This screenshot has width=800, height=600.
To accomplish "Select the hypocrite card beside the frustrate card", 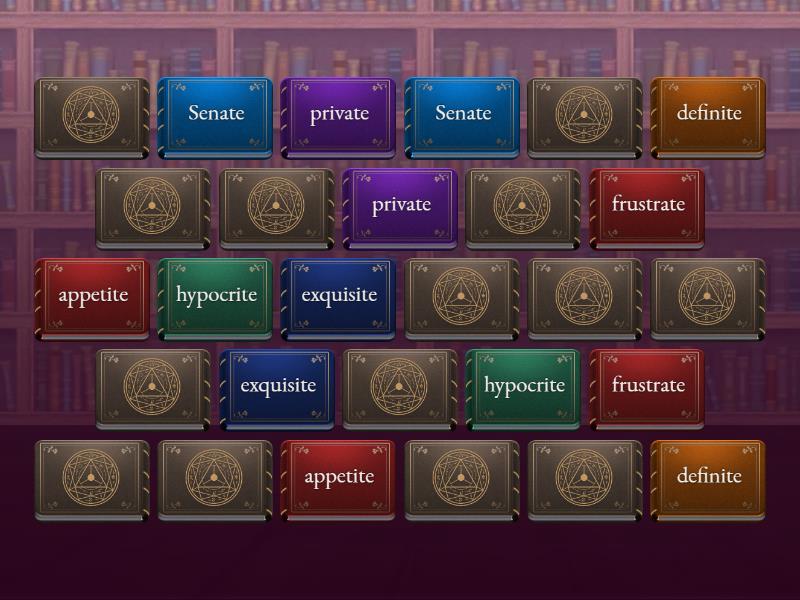I will 523,386.
